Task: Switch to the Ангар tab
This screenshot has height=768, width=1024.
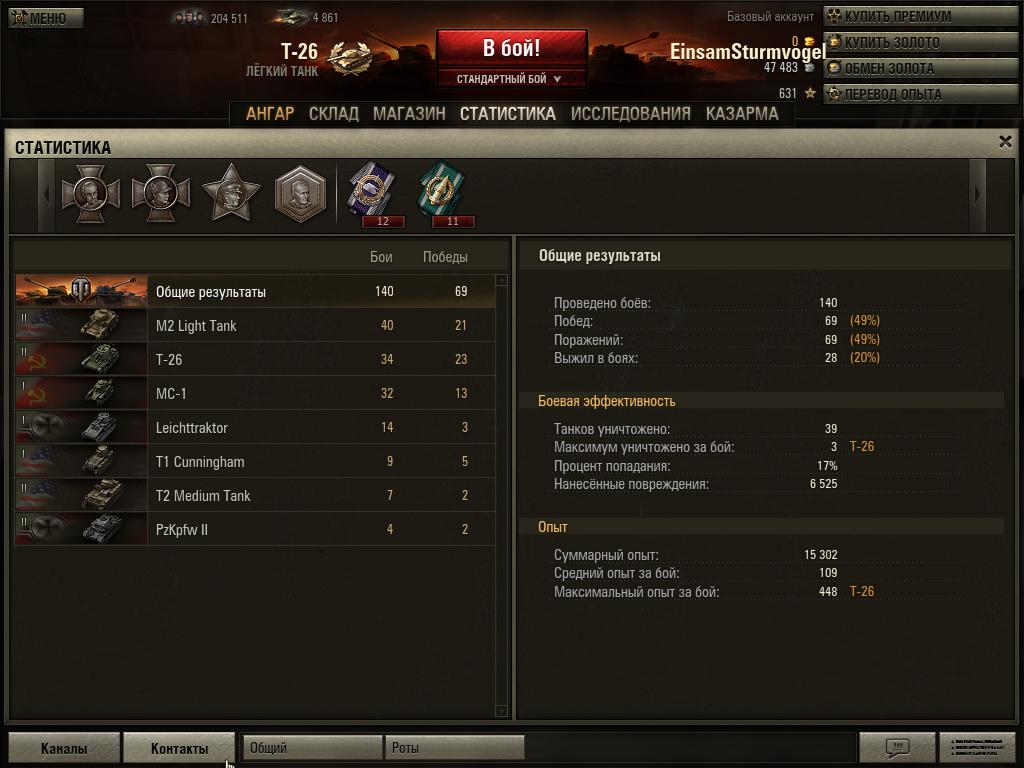Action: point(270,114)
